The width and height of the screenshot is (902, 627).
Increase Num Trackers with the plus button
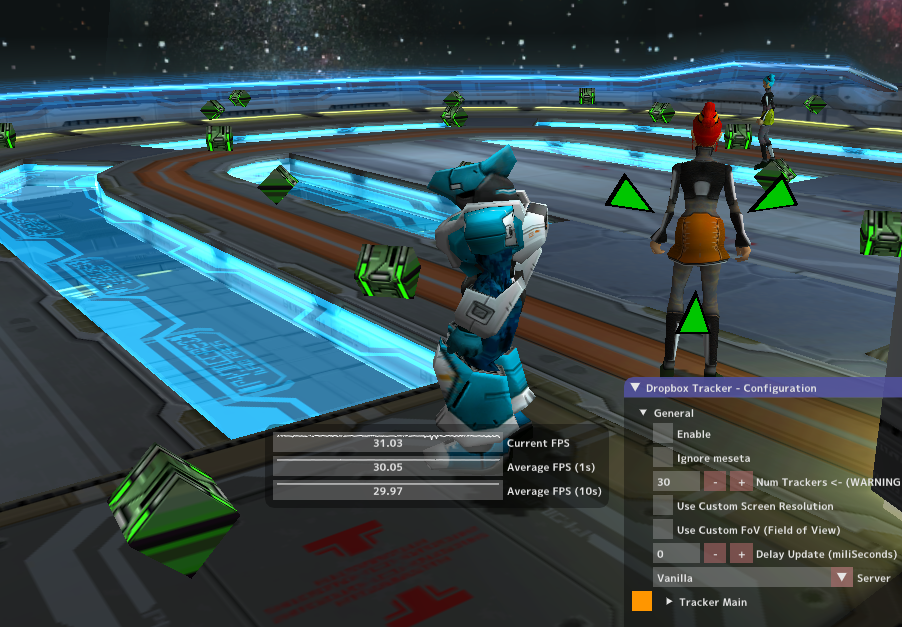coord(741,482)
